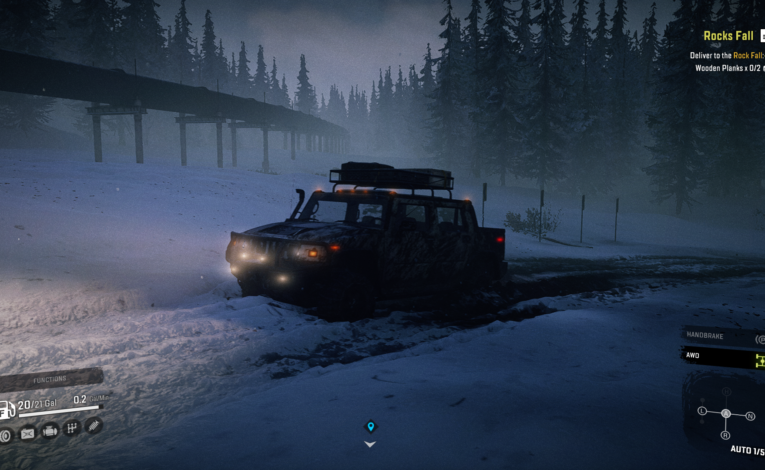Screen dimensions: 765x470
Task: Select Neutral on the gear selector
Action: pyautogui.click(x=750, y=415)
